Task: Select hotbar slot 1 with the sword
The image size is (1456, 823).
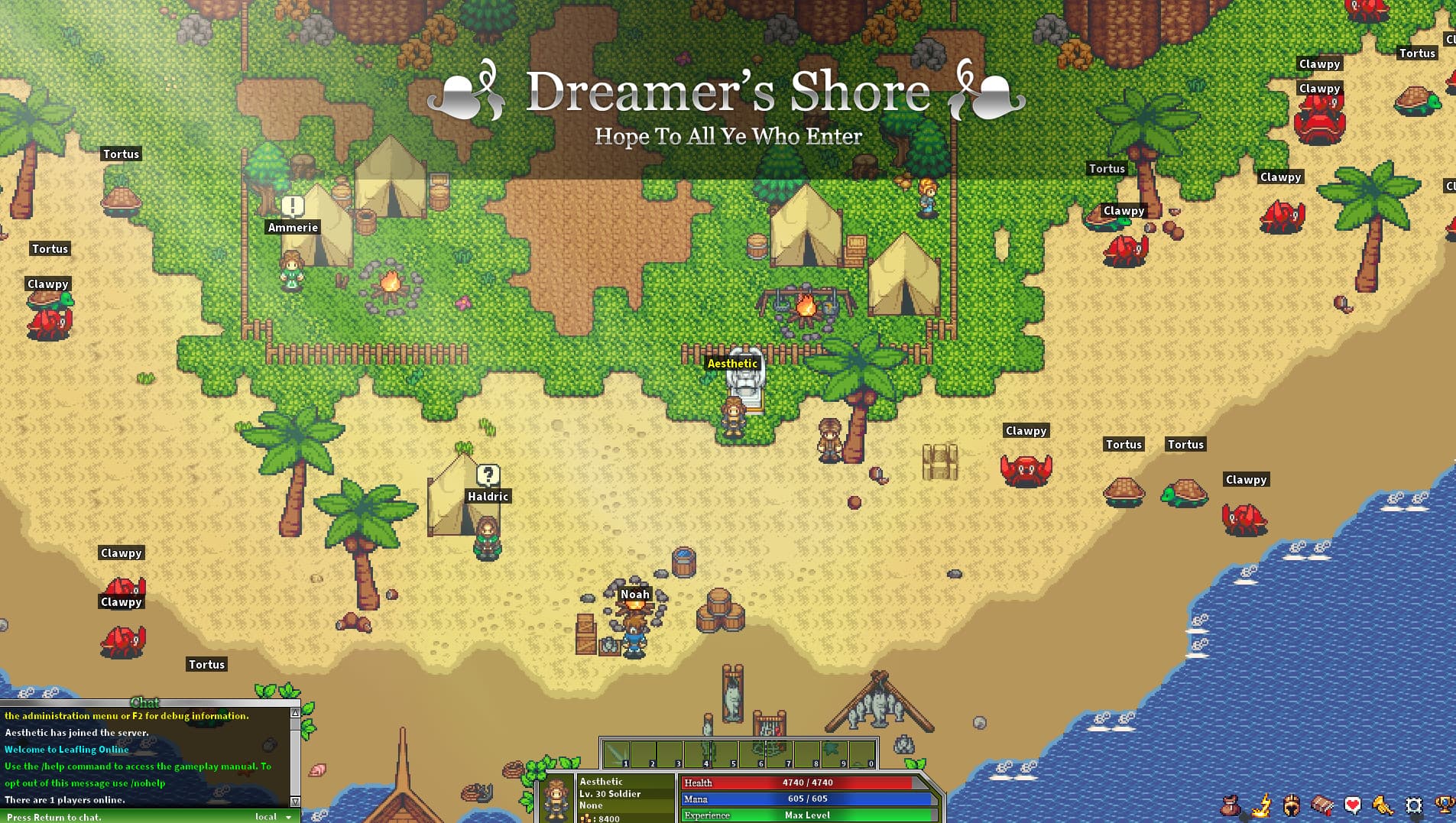Action: click(617, 754)
